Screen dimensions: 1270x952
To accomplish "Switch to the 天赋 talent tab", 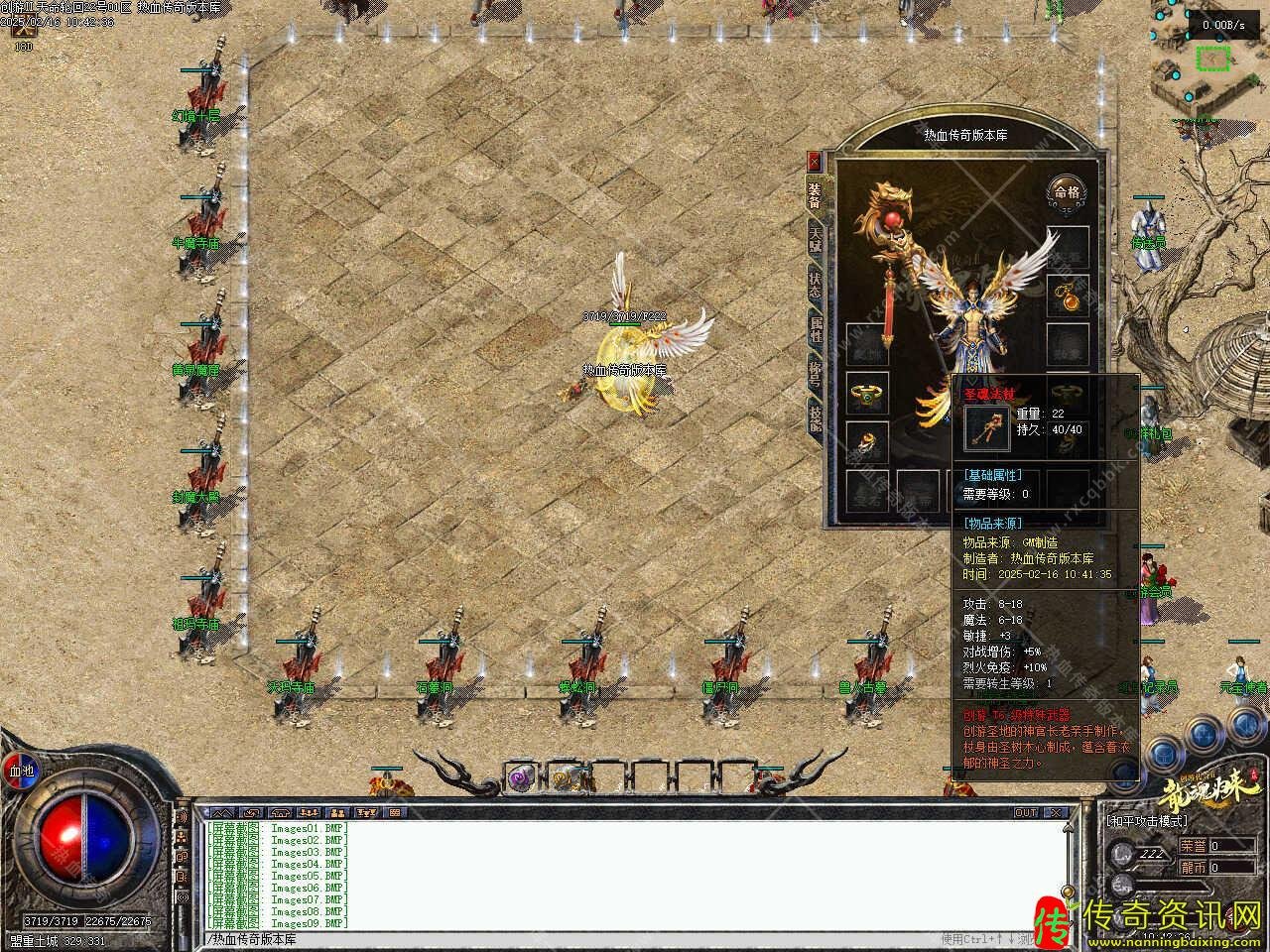I will coord(815,239).
